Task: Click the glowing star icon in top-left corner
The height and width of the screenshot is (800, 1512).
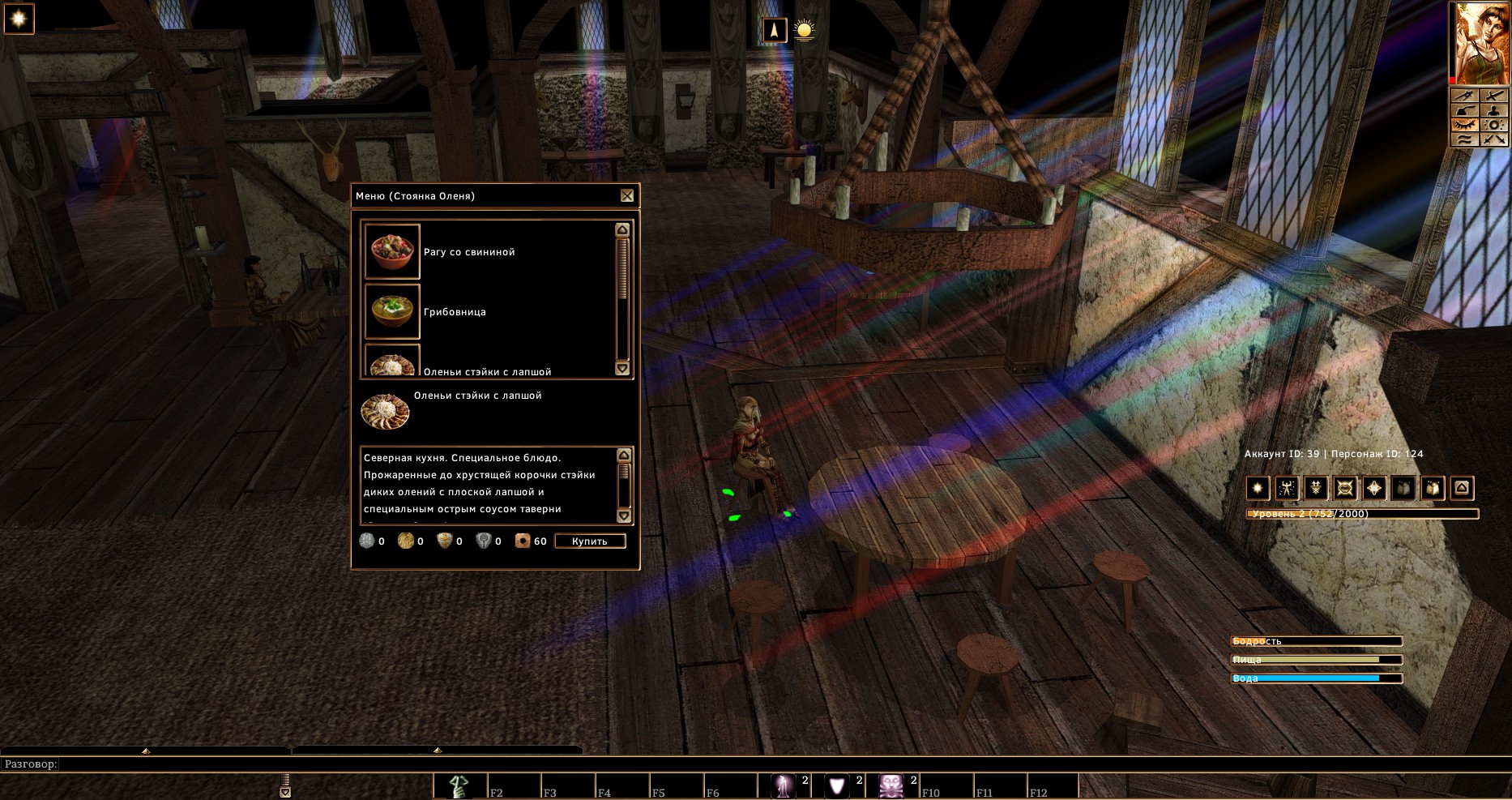Action: [x=19, y=19]
